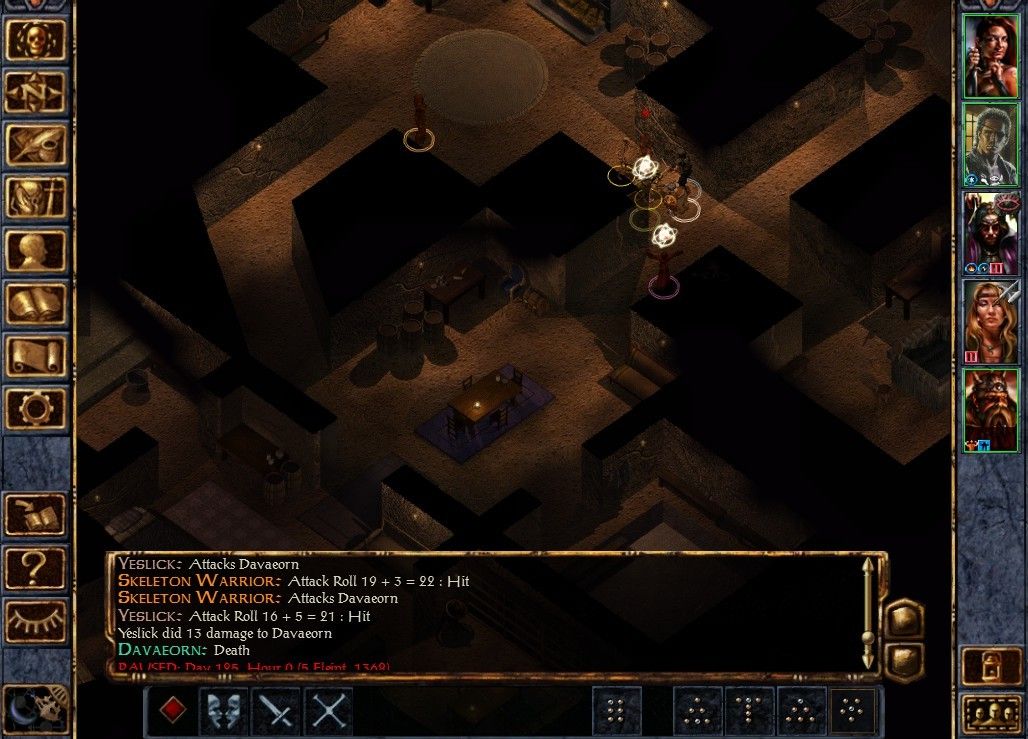Screen dimensions: 1028x739
Task: Open the mage spellbook button
Action: click(36, 304)
